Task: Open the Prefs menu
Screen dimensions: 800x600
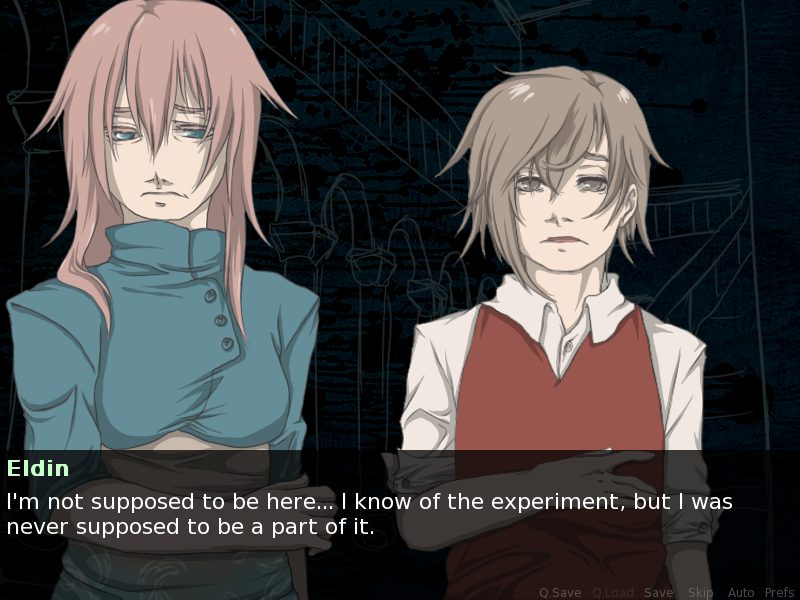Action: 779,593
